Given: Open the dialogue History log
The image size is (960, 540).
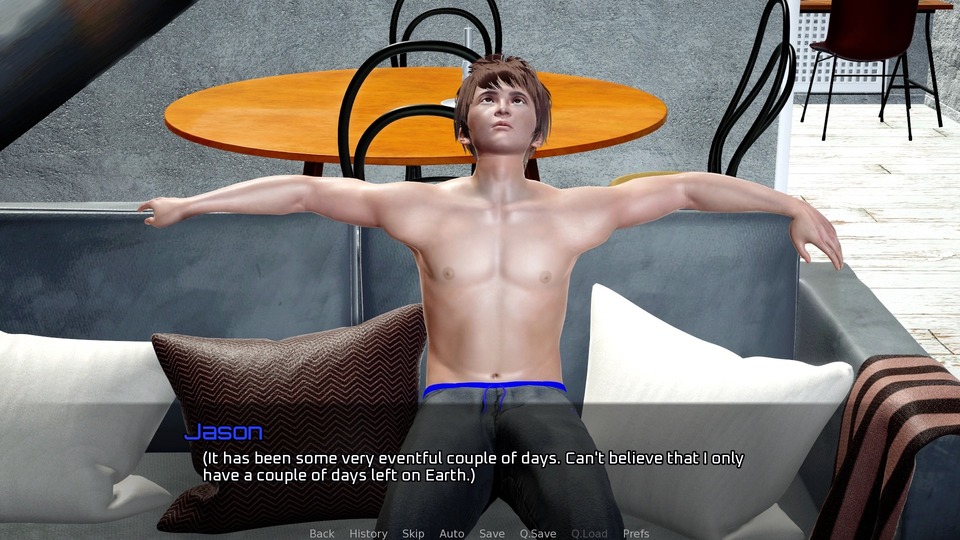Looking at the screenshot, I should click(368, 533).
